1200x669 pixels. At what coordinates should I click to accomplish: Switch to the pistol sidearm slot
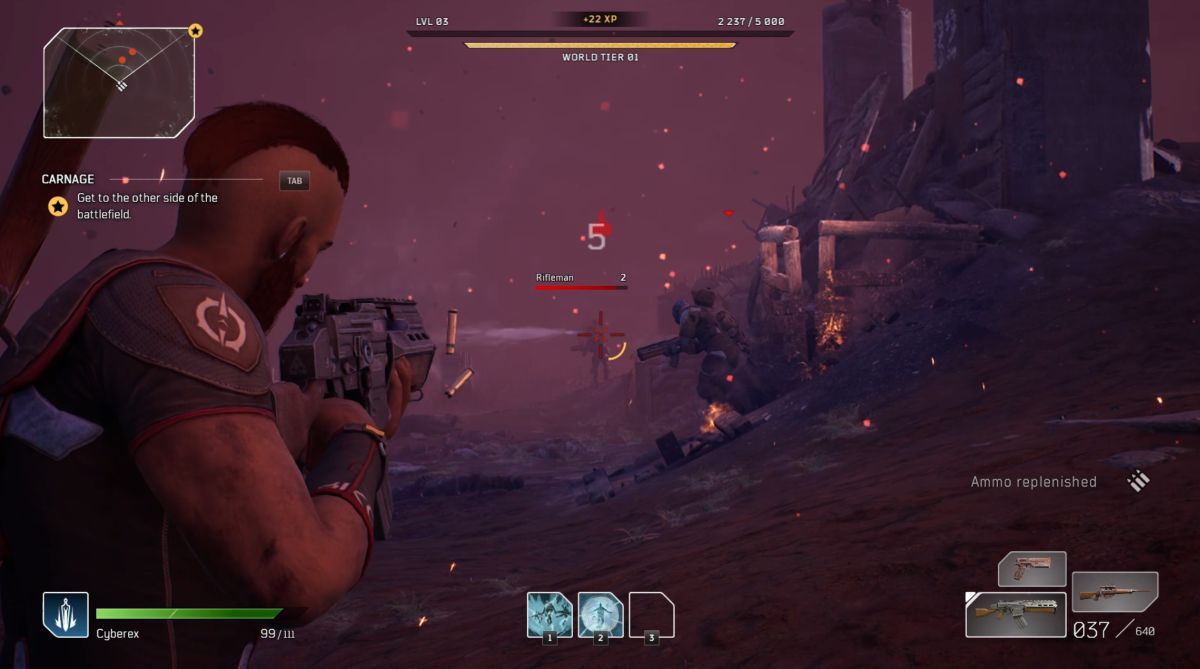pyautogui.click(x=1032, y=569)
